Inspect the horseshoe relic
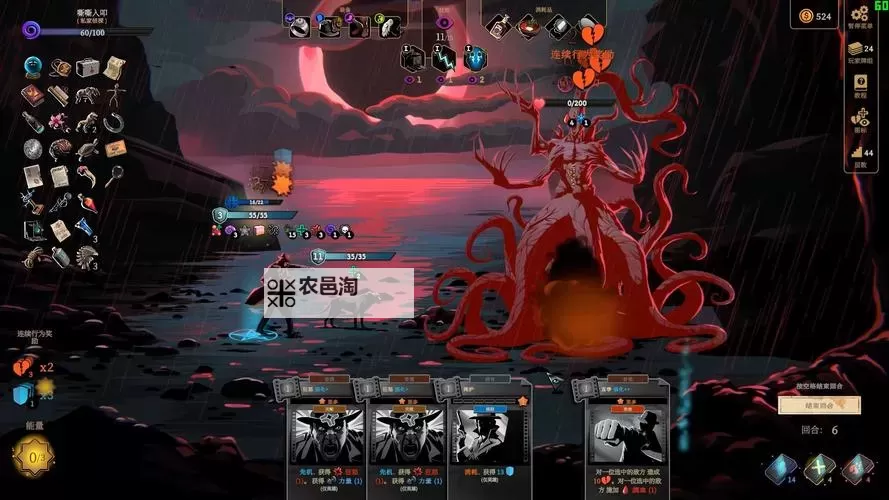Screen dimensions: 889x500 click(x=115, y=122)
